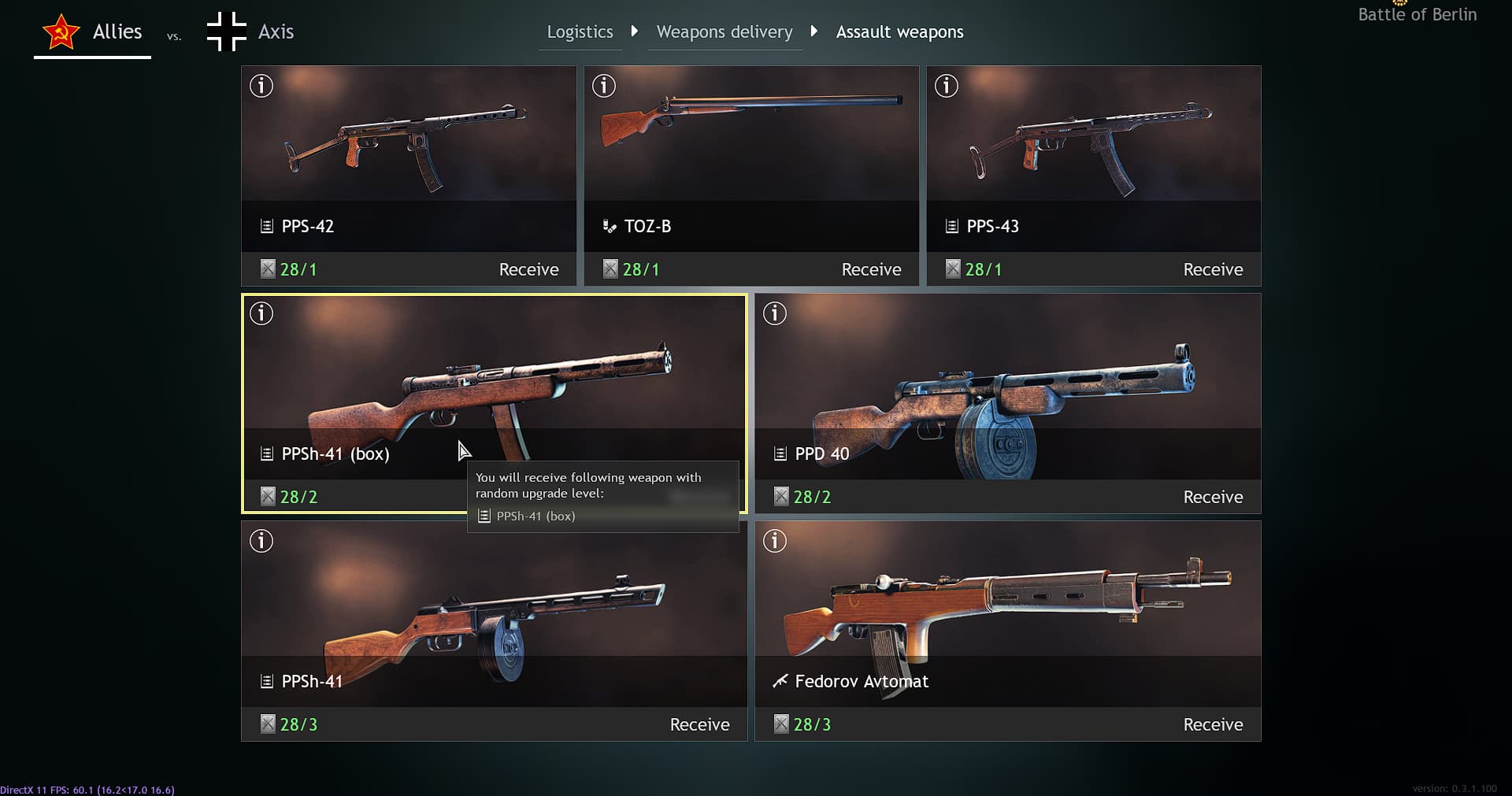Receive the TOZ-B shotgun

coord(871,269)
